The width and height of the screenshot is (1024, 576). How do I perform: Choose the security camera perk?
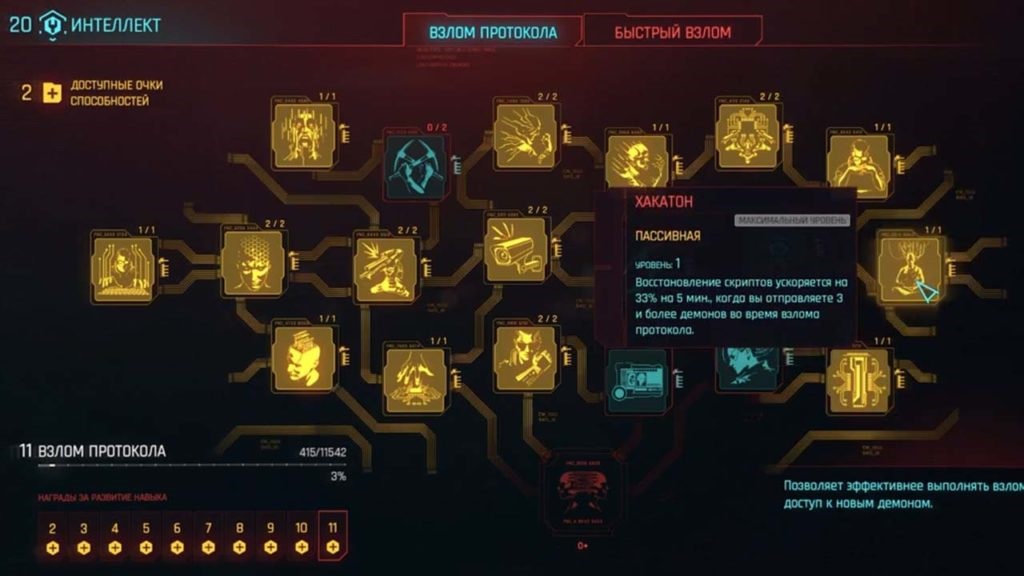(x=515, y=250)
